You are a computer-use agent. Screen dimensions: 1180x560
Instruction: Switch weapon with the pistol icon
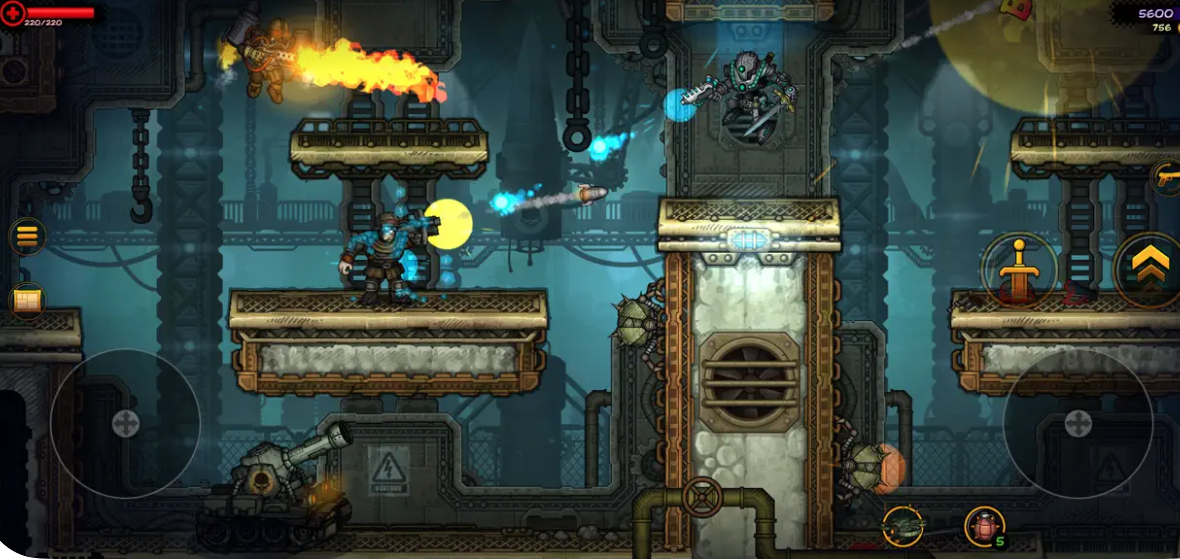(1166, 177)
